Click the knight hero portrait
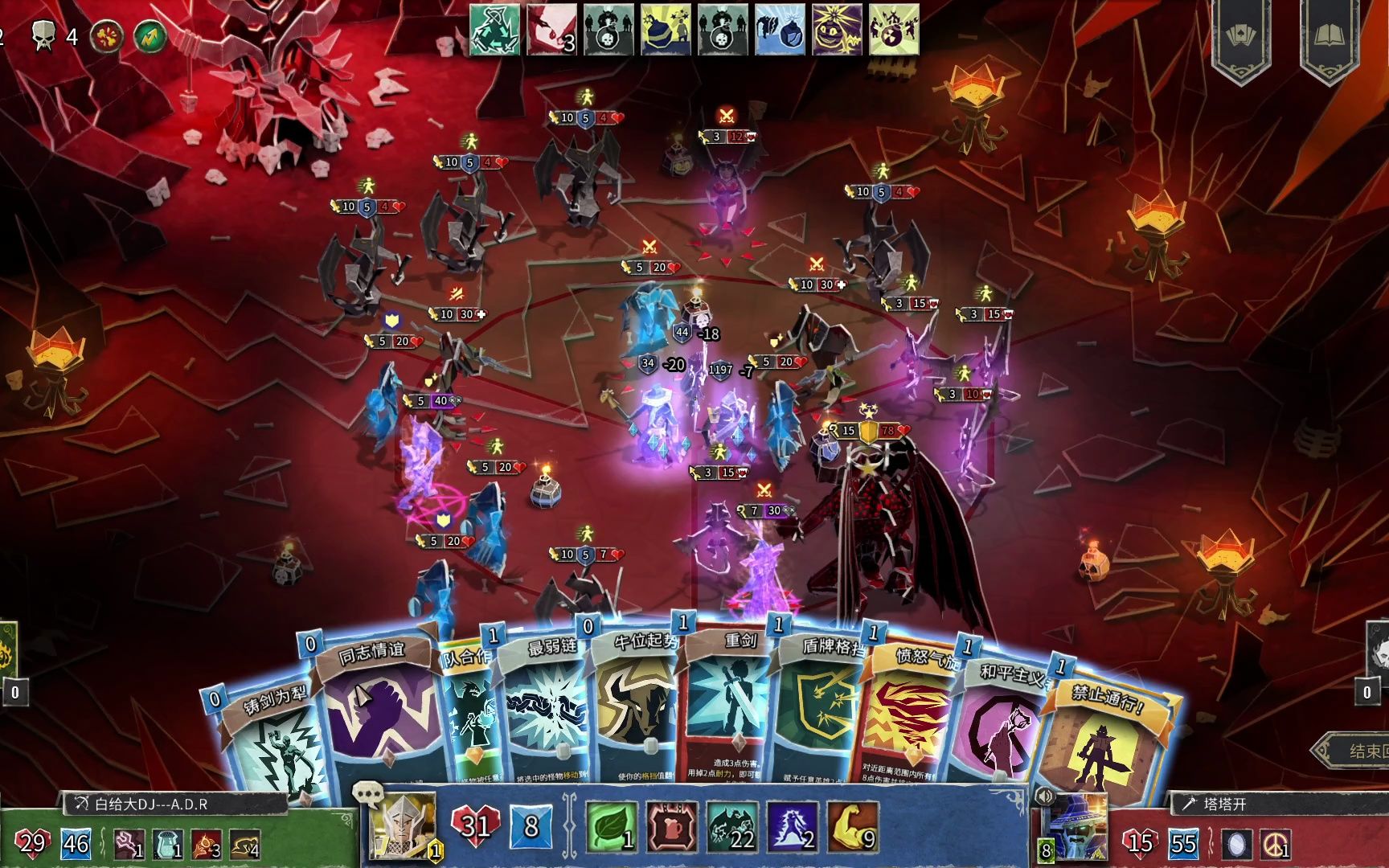1389x868 pixels. coord(402,825)
